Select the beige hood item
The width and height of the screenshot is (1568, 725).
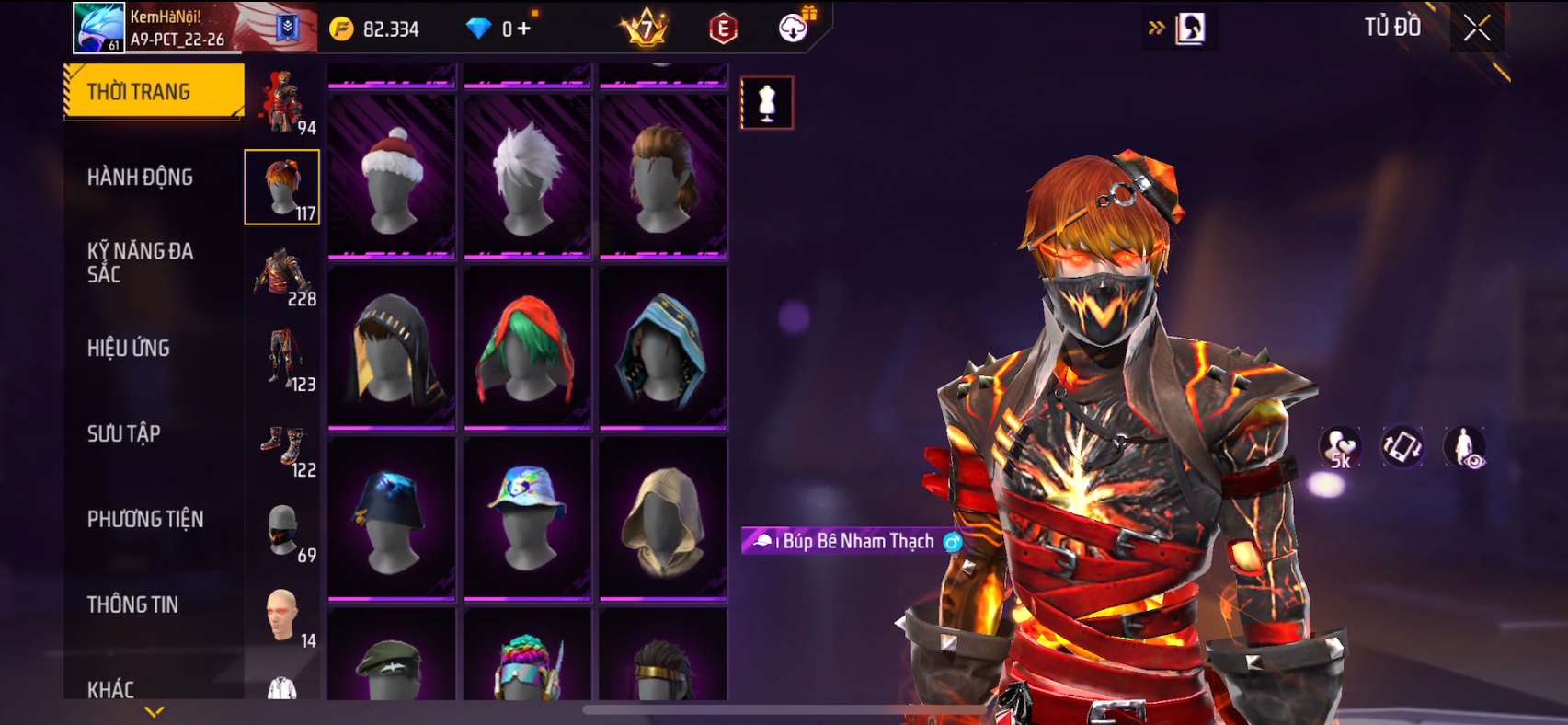(663, 518)
